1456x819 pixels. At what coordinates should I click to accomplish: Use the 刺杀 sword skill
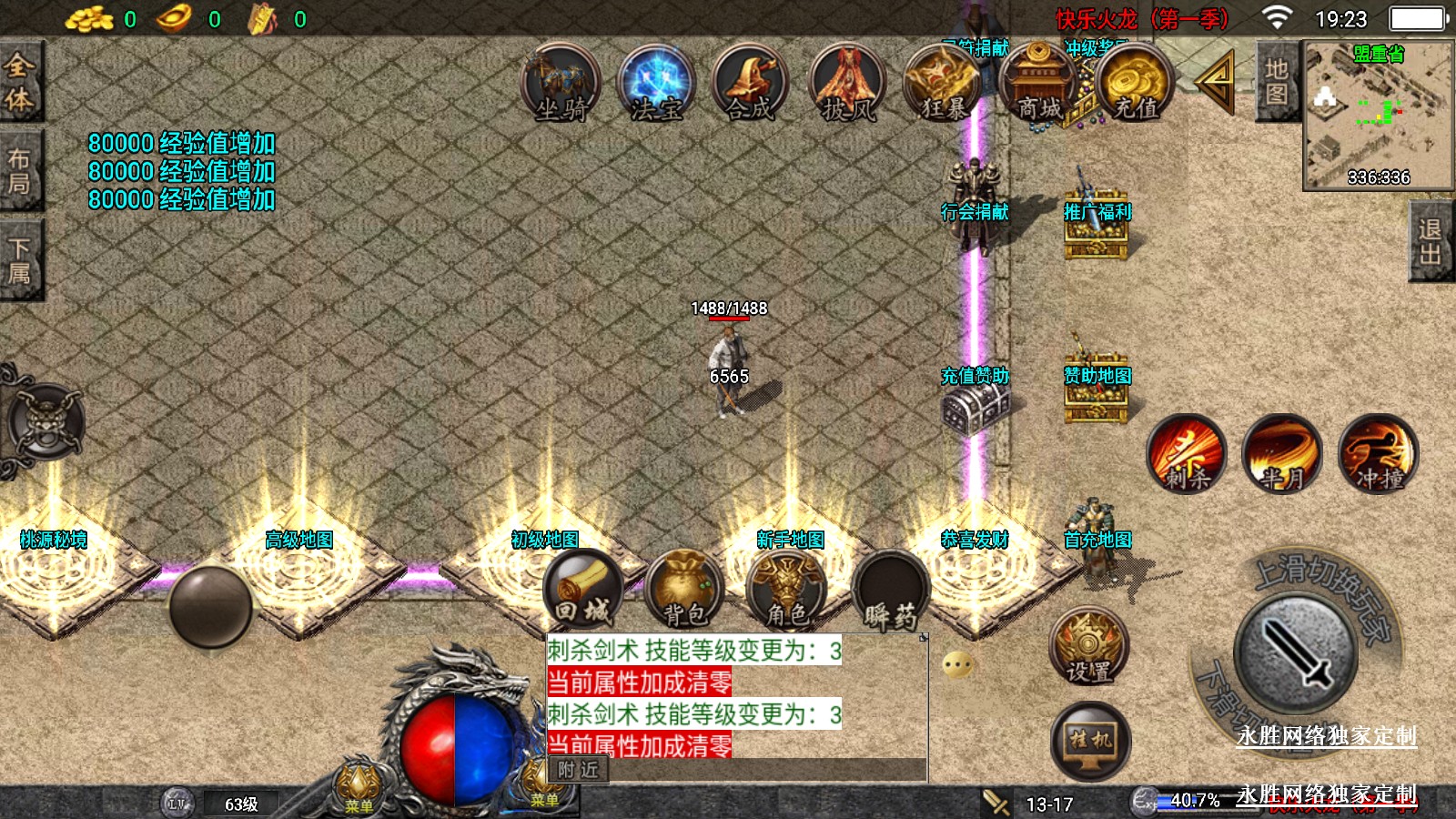coord(1187,453)
